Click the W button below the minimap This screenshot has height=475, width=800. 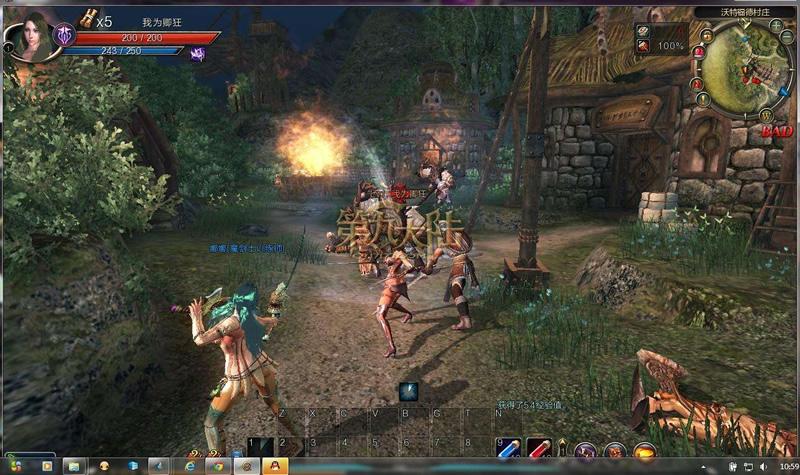pyautogui.click(x=766, y=116)
